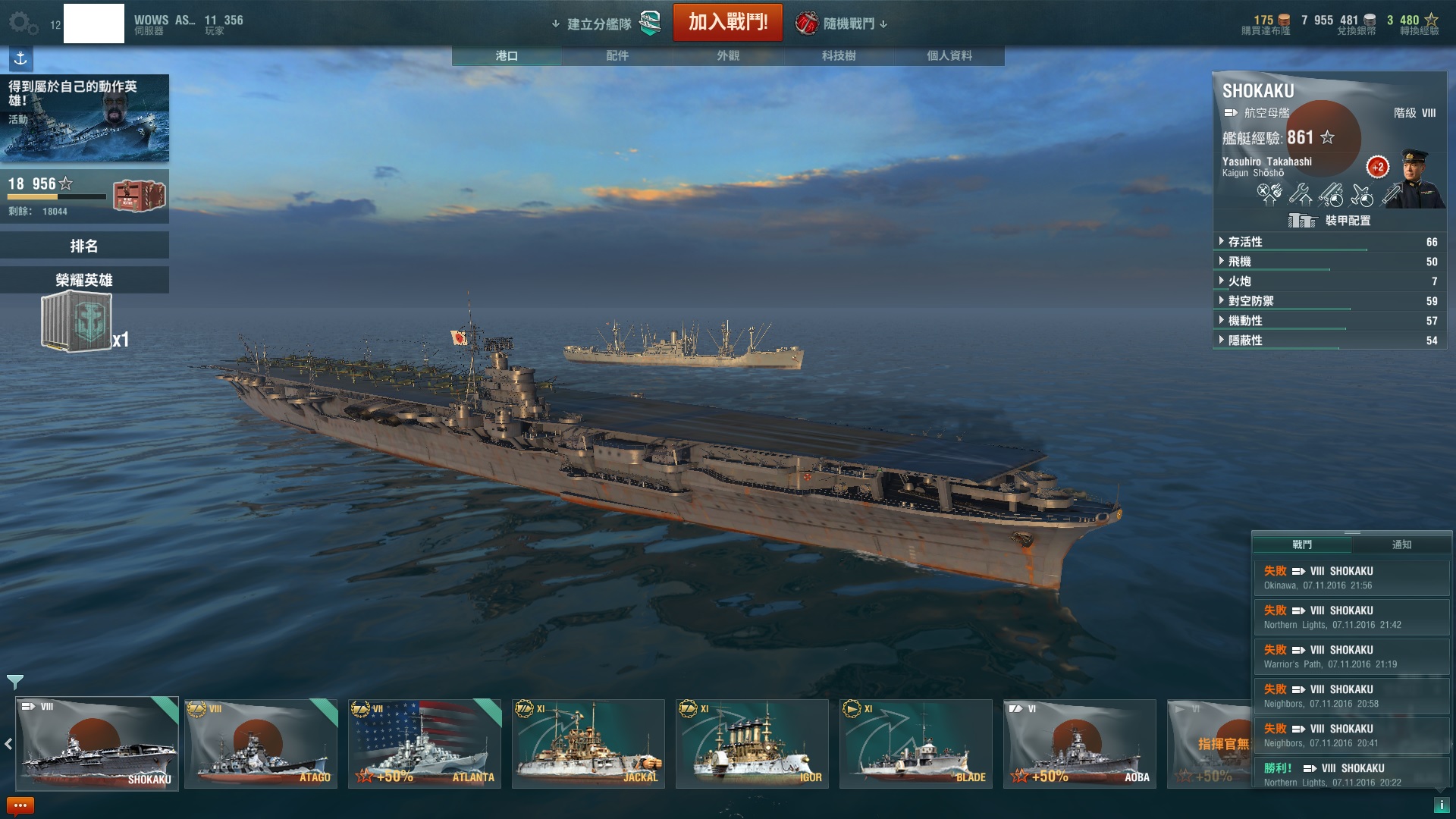Open the red chat bubble button
The width and height of the screenshot is (1456, 819).
click(x=20, y=805)
